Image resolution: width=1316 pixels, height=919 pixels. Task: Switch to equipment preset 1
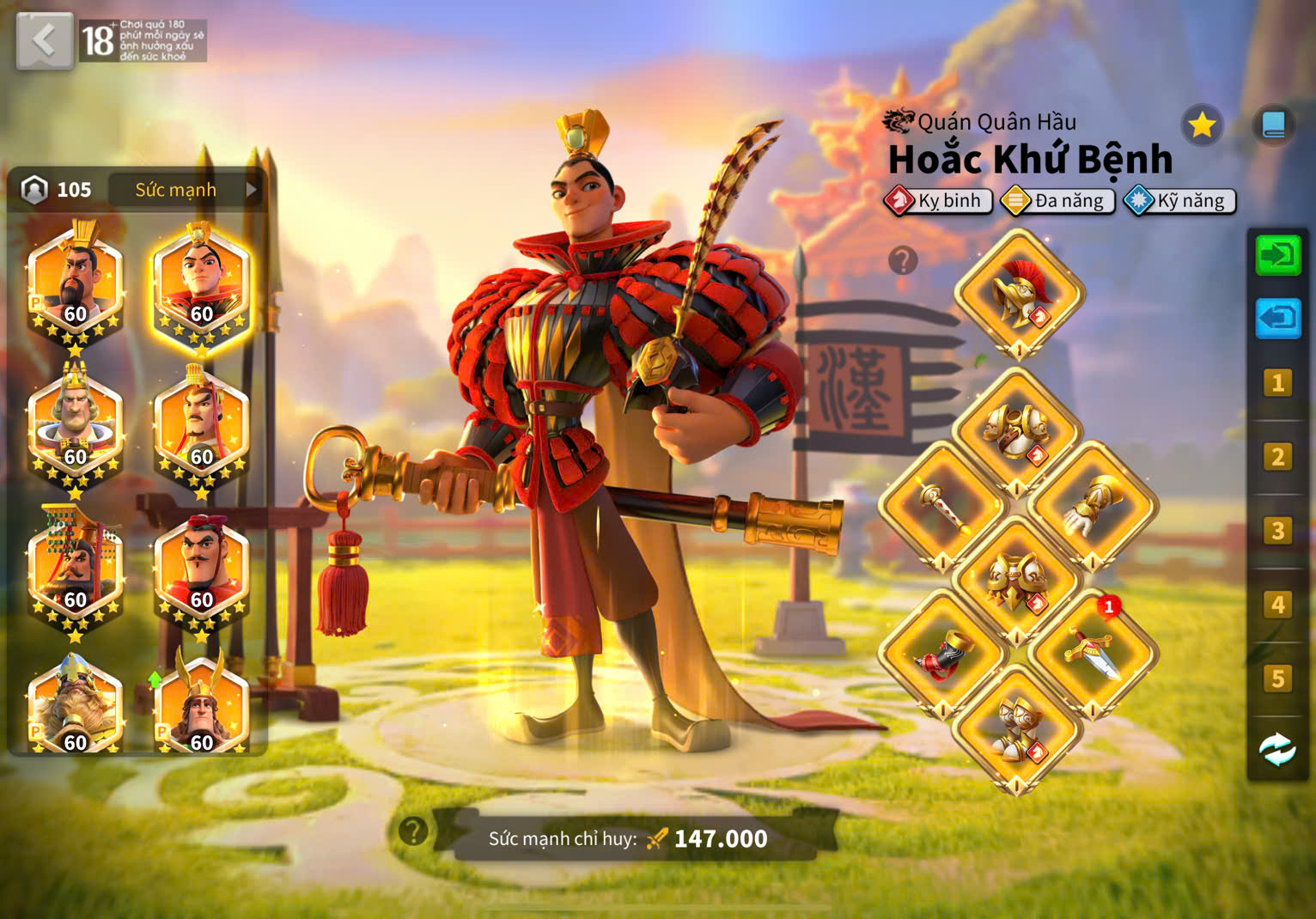(x=1277, y=382)
